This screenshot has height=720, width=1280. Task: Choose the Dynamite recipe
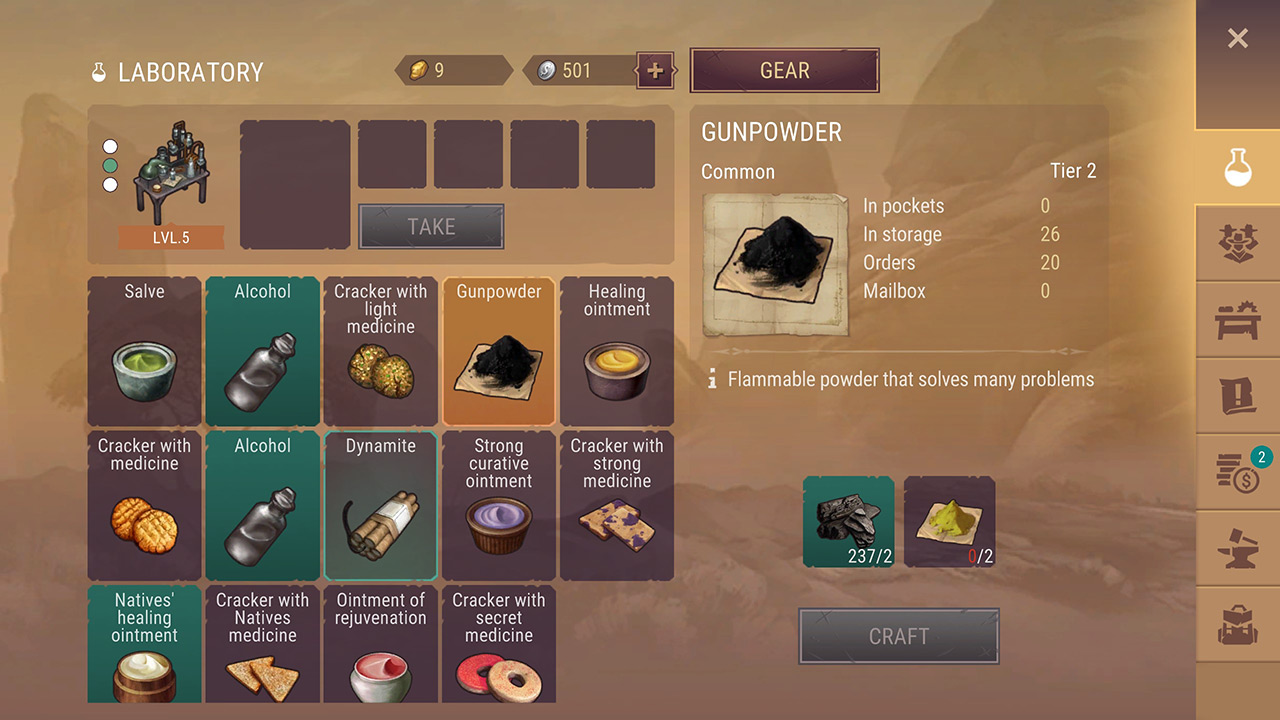381,506
